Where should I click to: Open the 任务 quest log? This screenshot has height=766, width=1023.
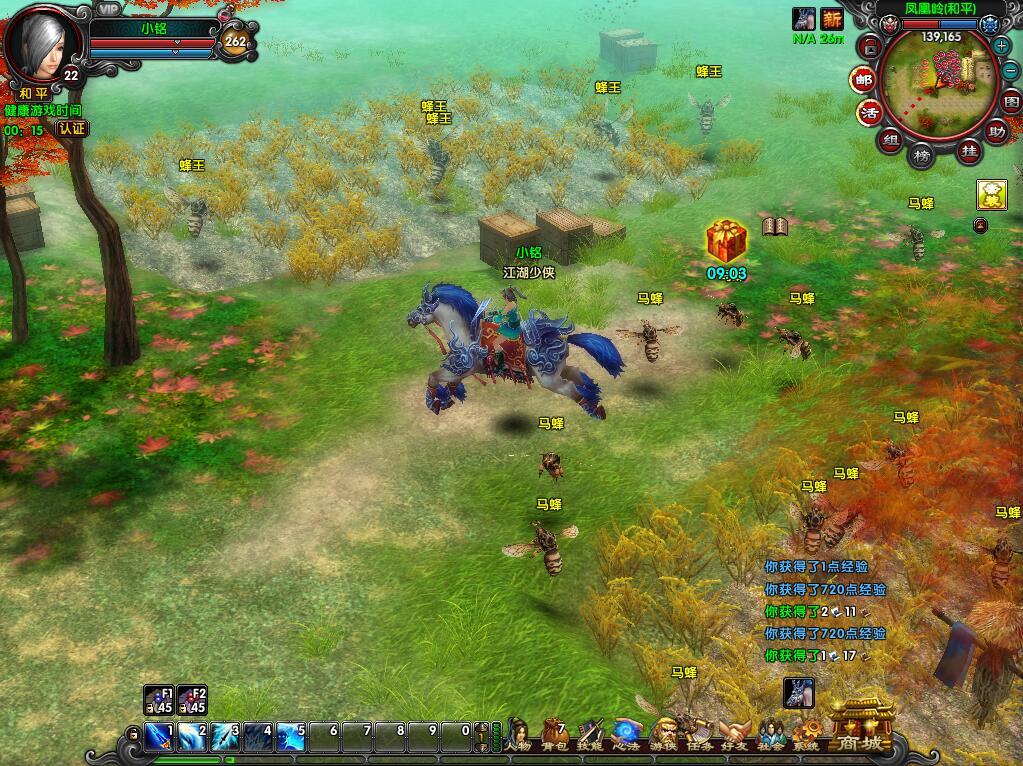(x=698, y=735)
